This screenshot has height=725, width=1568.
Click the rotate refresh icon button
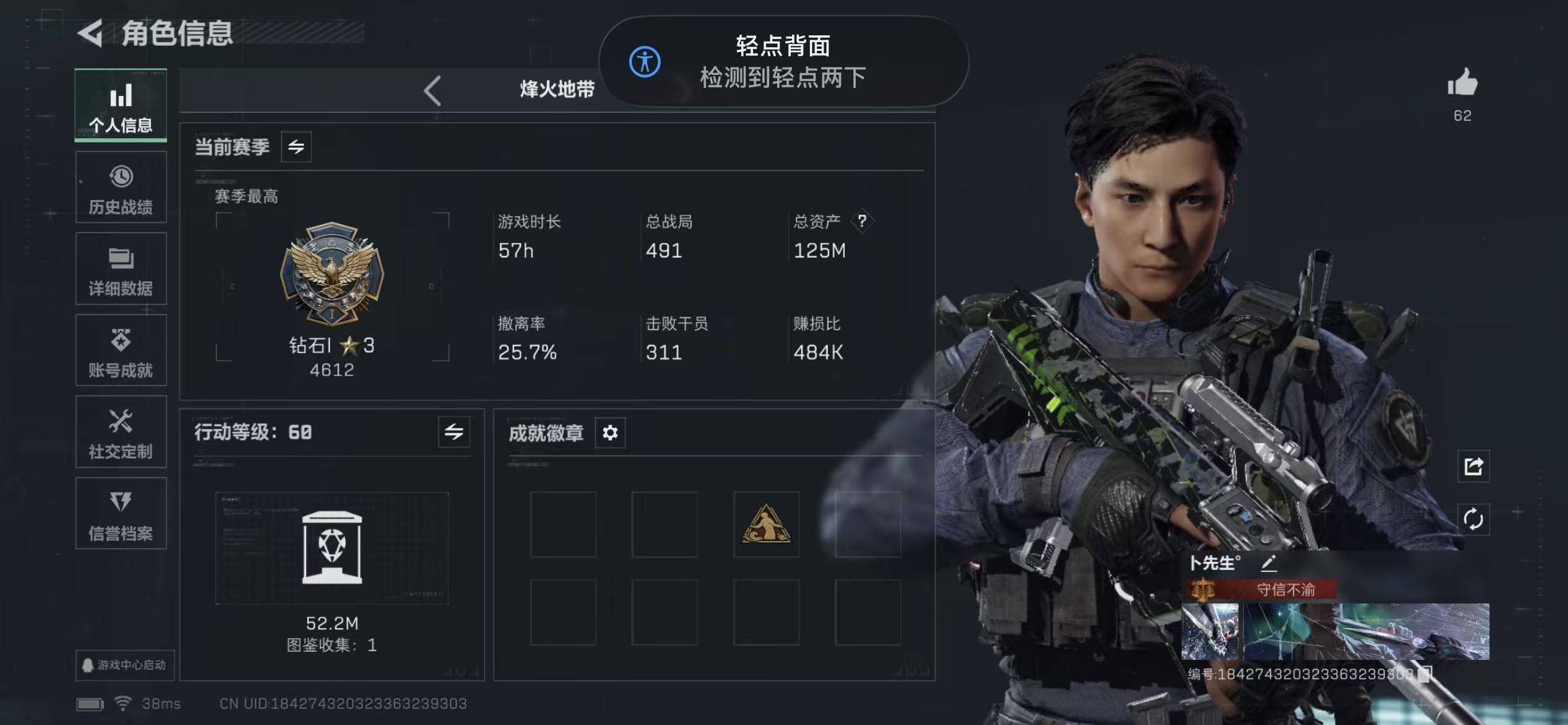click(1473, 519)
